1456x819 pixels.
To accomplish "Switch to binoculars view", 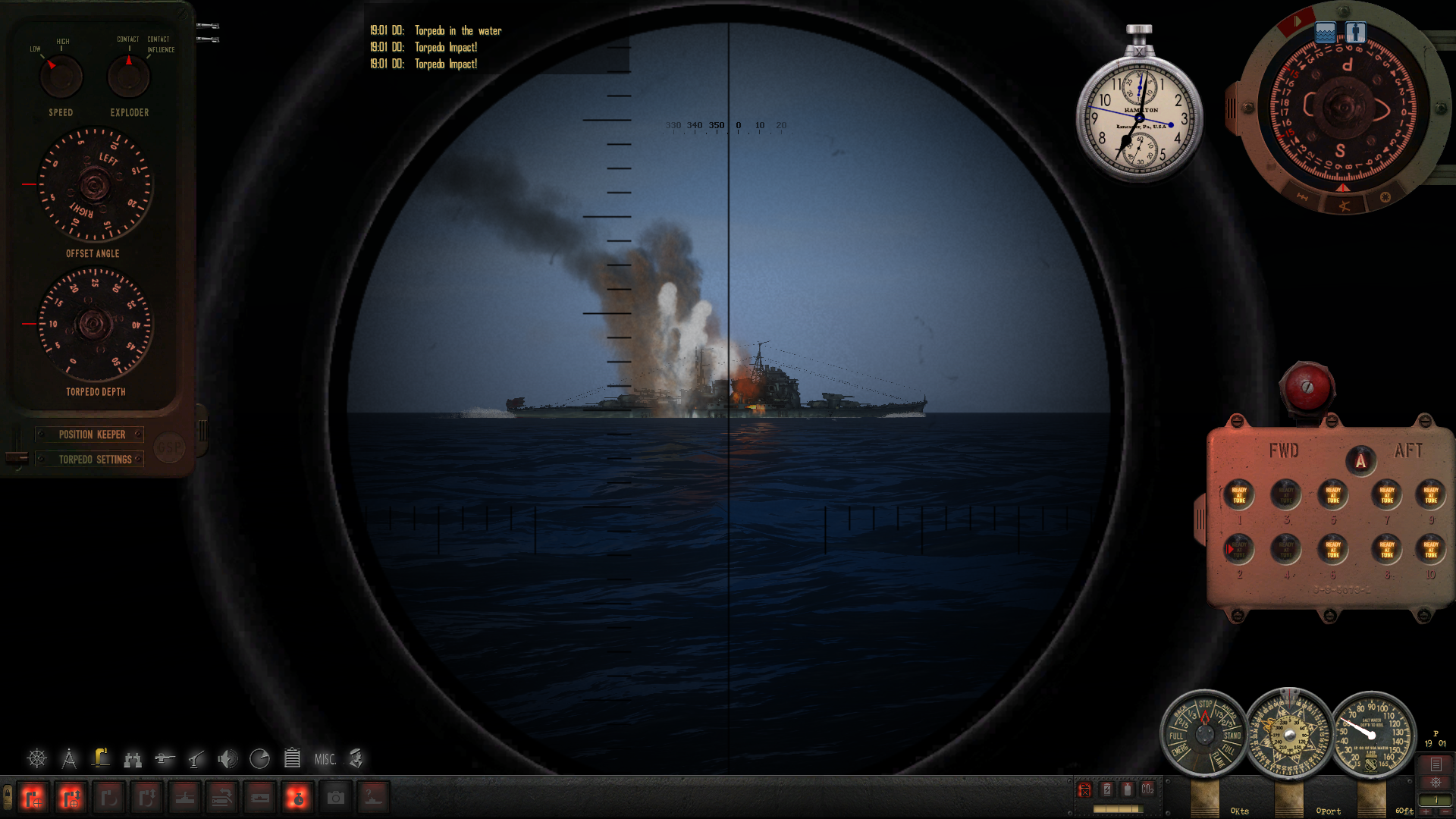I will 133,759.
